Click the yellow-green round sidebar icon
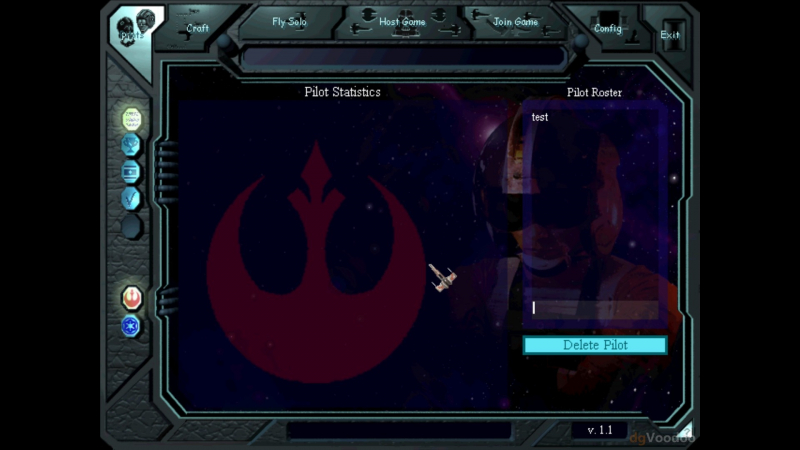 tap(132, 119)
